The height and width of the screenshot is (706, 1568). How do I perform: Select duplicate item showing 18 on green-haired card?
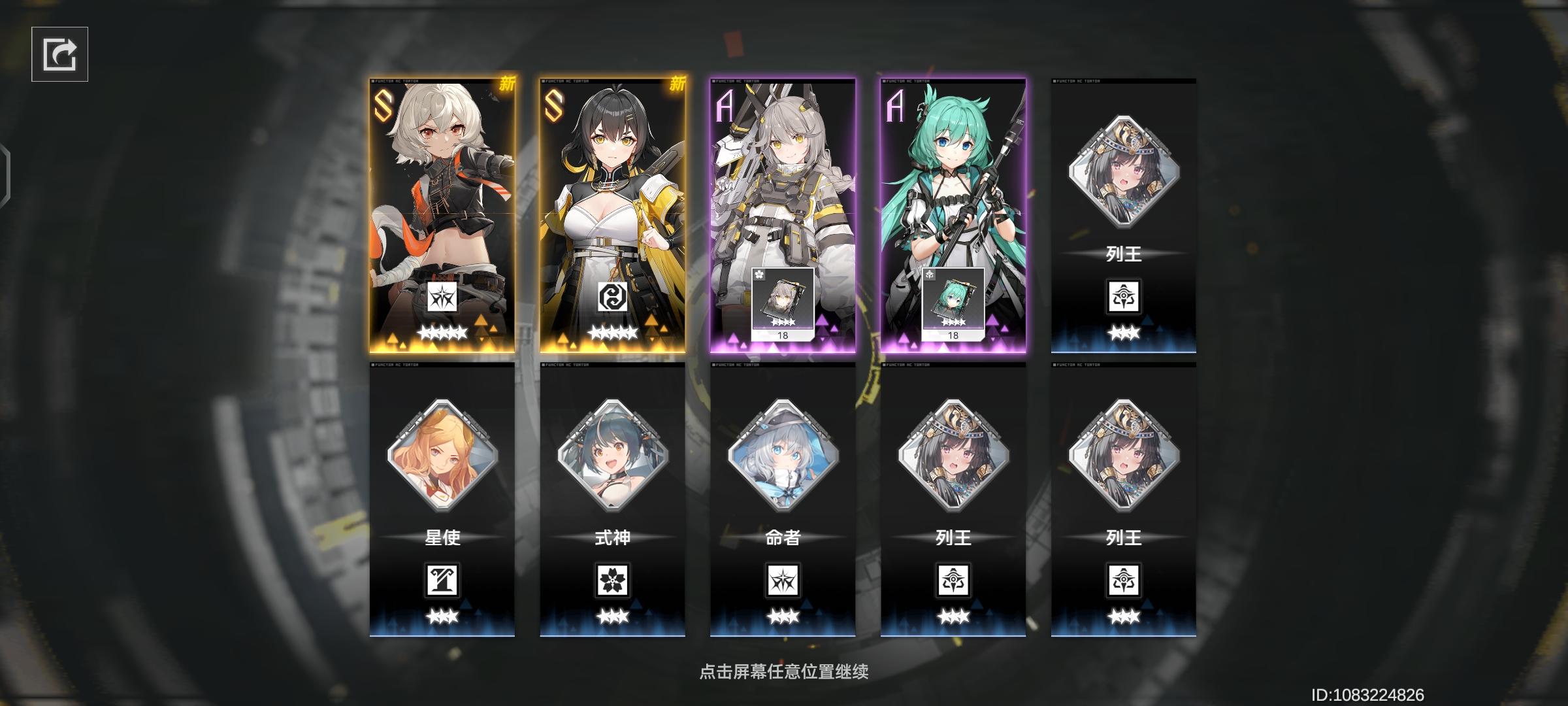953,305
